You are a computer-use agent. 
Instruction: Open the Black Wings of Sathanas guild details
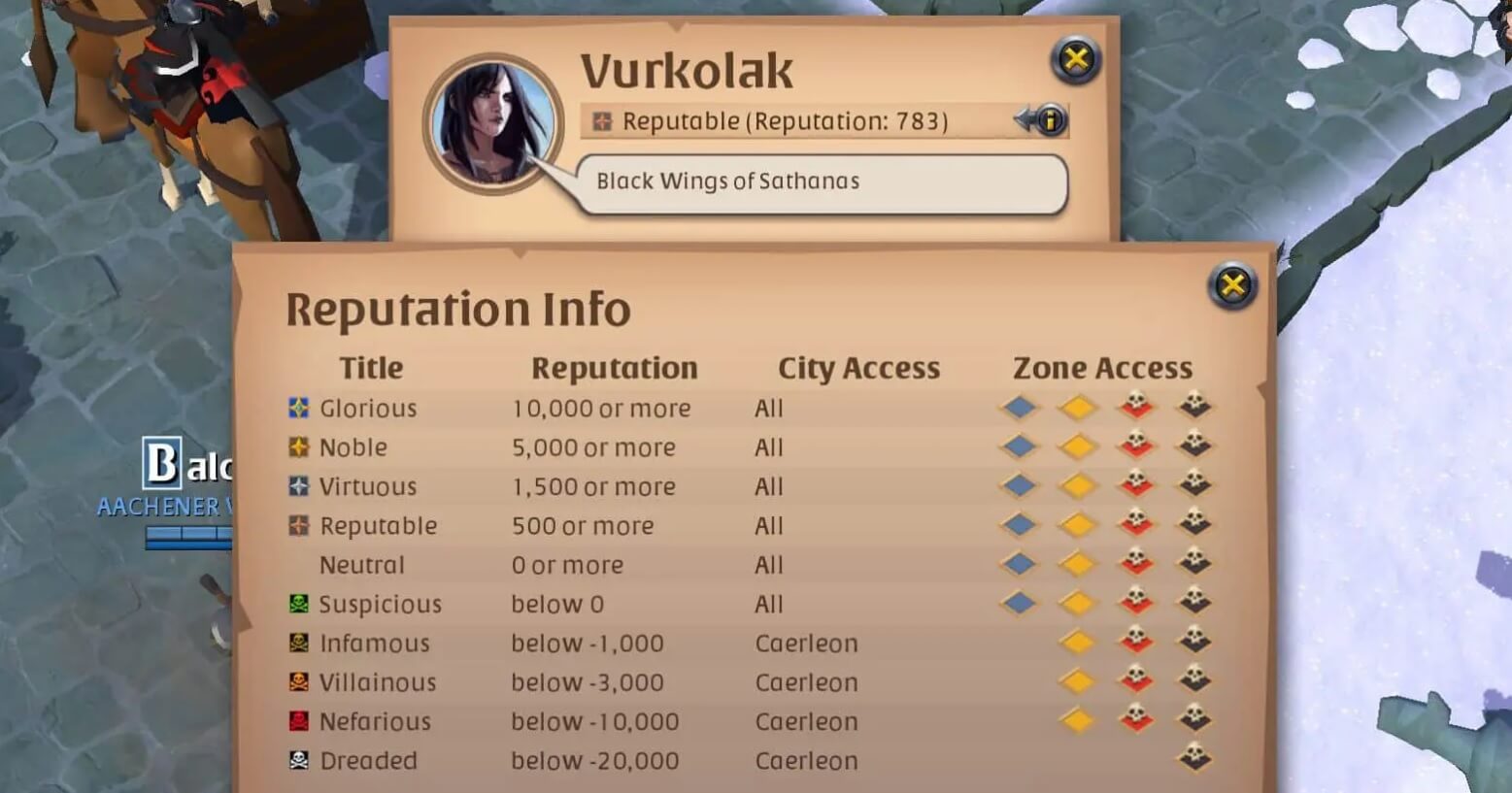pyautogui.click(x=727, y=182)
